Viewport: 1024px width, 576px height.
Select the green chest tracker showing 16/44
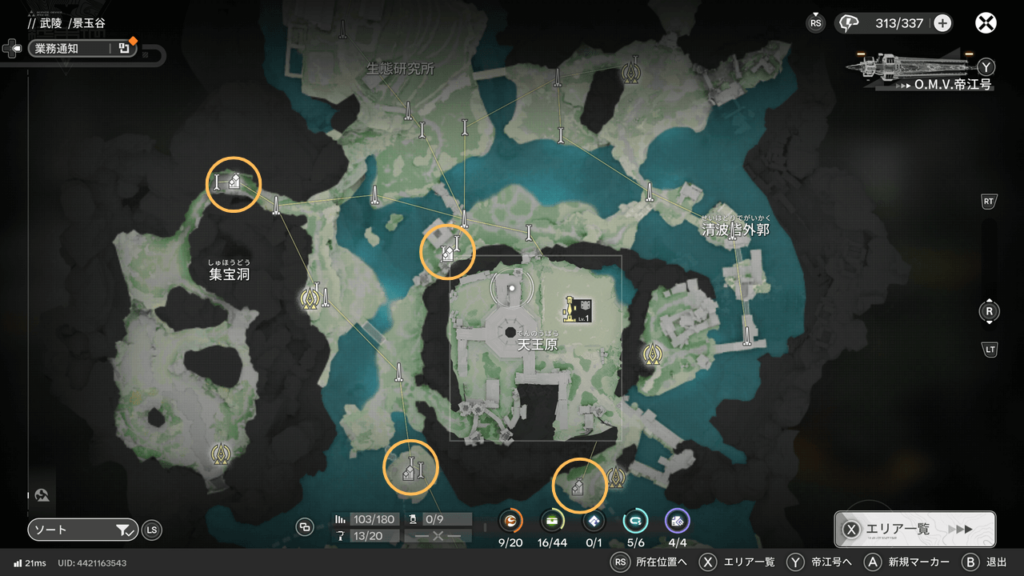[x=552, y=520]
